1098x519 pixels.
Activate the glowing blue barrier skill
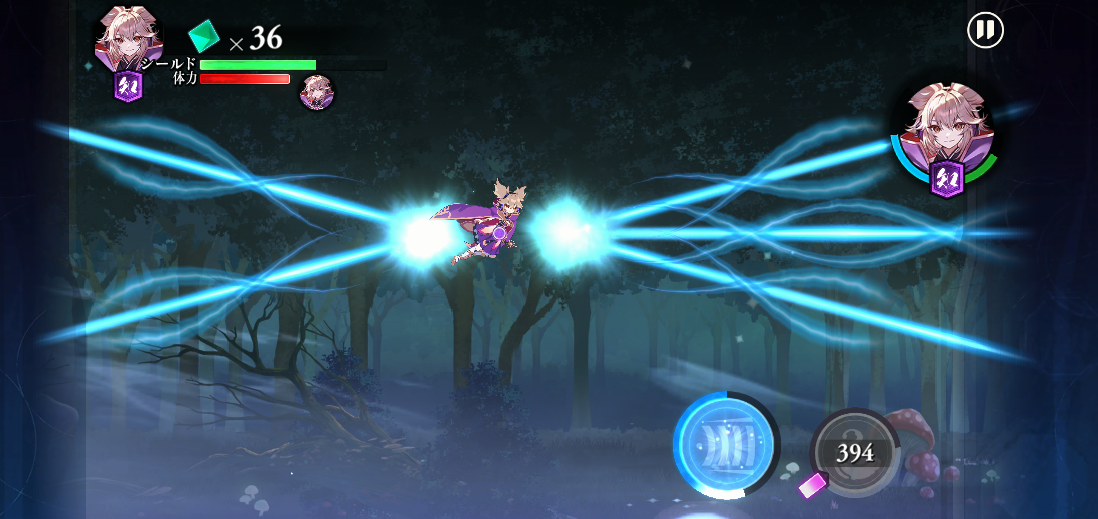[x=726, y=443]
